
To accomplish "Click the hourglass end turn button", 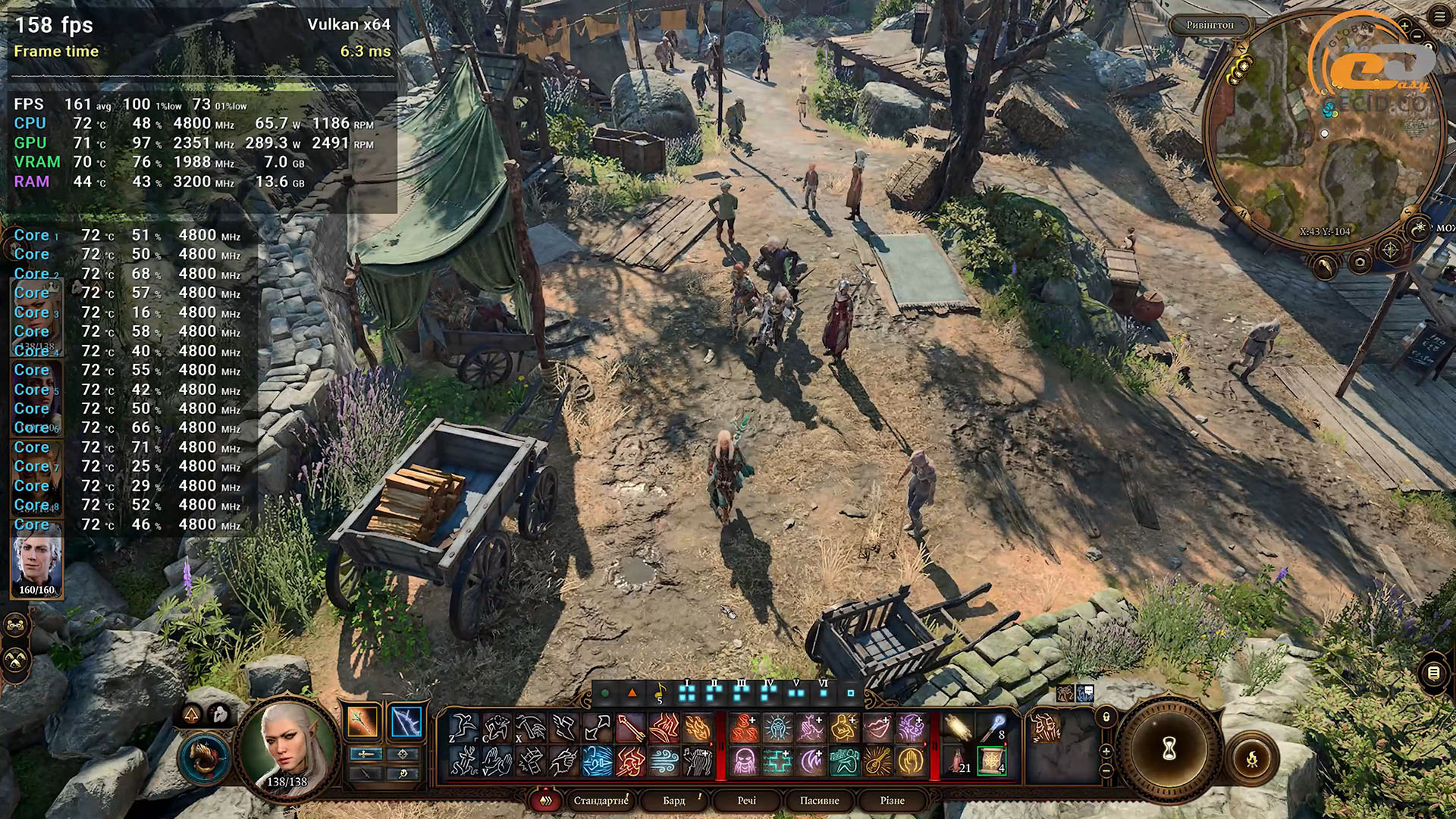I will (1169, 749).
